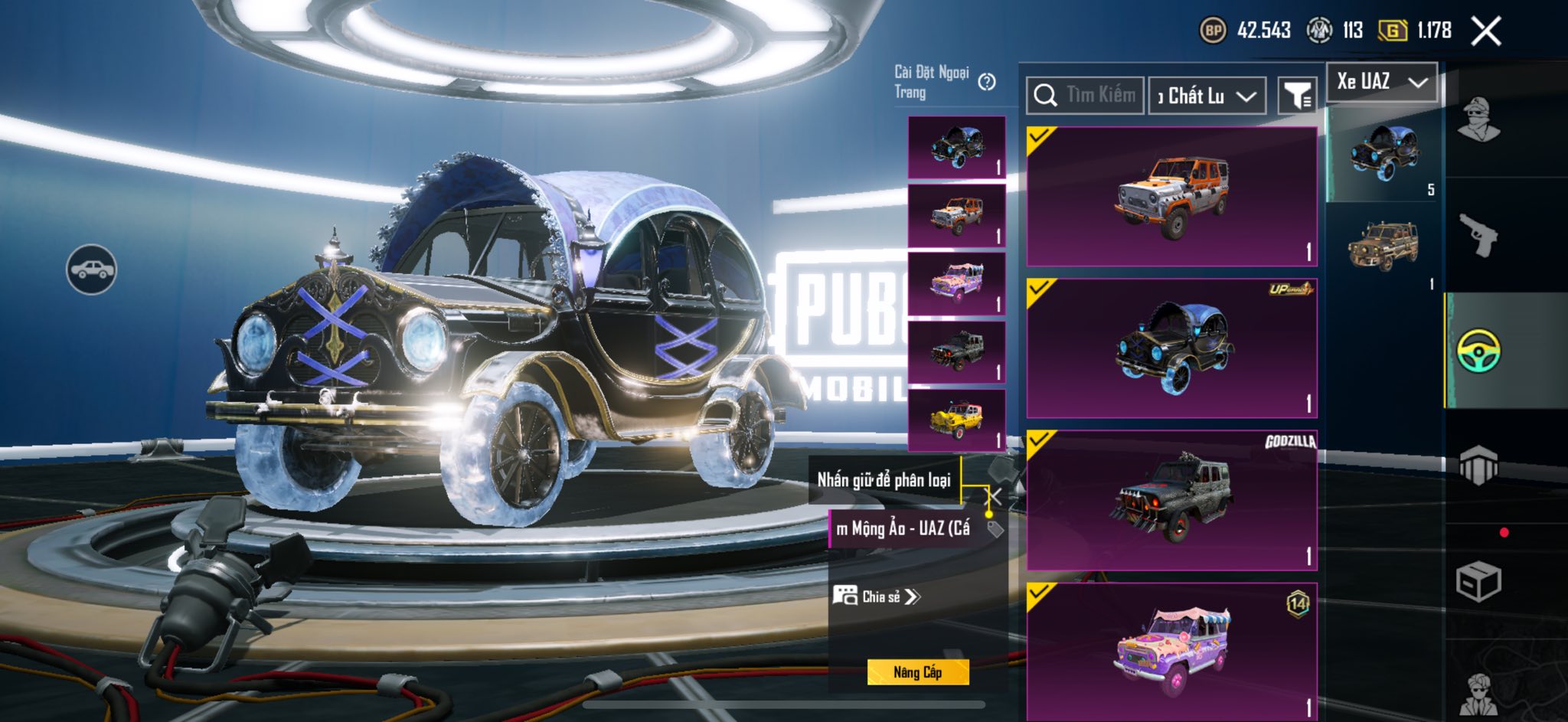The width and height of the screenshot is (1568, 722).
Task: Choose the Godzilla UAZ skin card
Action: tap(1171, 500)
